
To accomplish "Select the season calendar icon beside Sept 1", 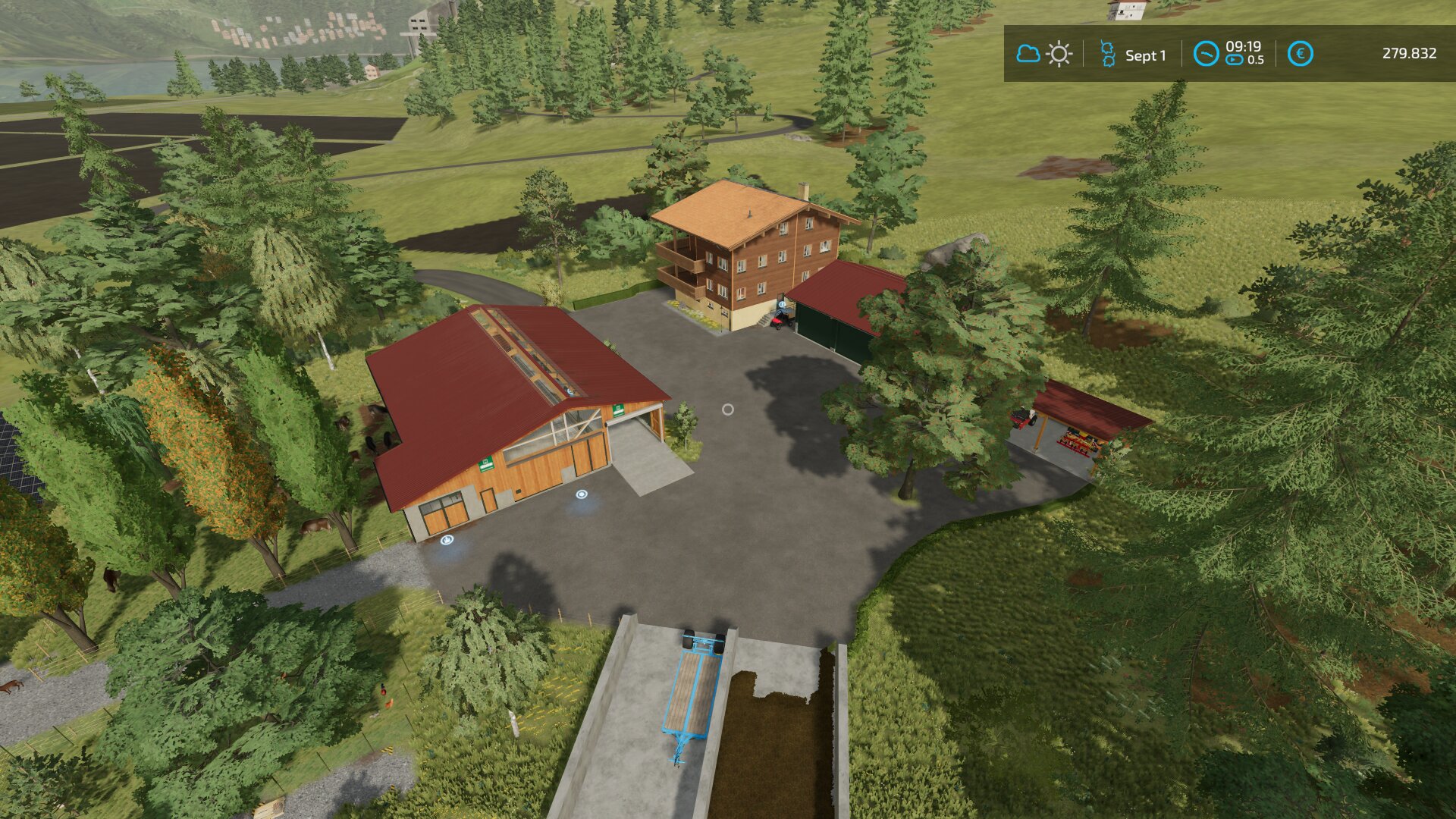I will click(1107, 55).
